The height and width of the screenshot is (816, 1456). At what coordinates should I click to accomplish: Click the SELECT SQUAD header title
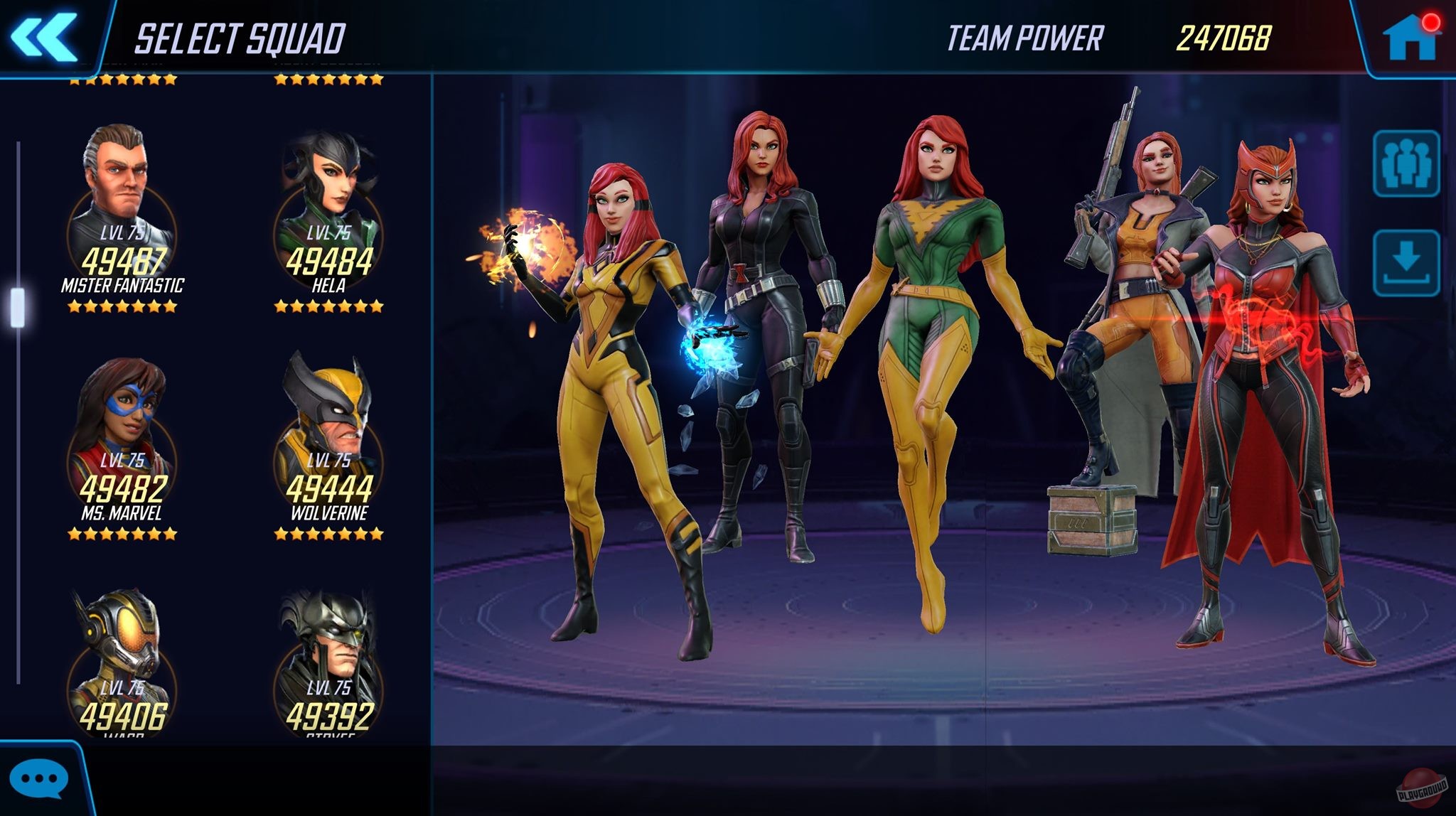click(x=242, y=38)
